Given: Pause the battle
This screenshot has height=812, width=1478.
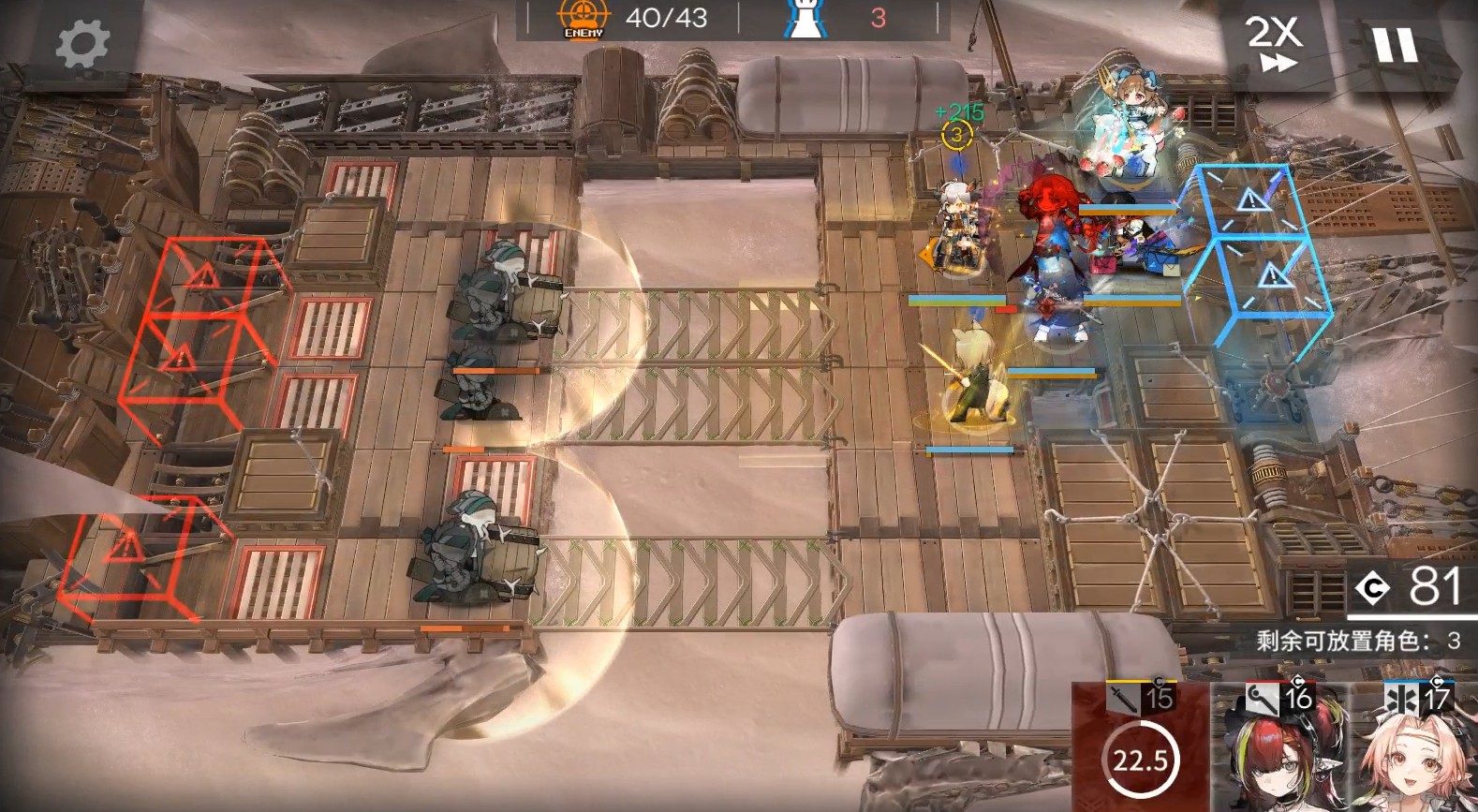Looking at the screenshot, I should coord(1395,43).
